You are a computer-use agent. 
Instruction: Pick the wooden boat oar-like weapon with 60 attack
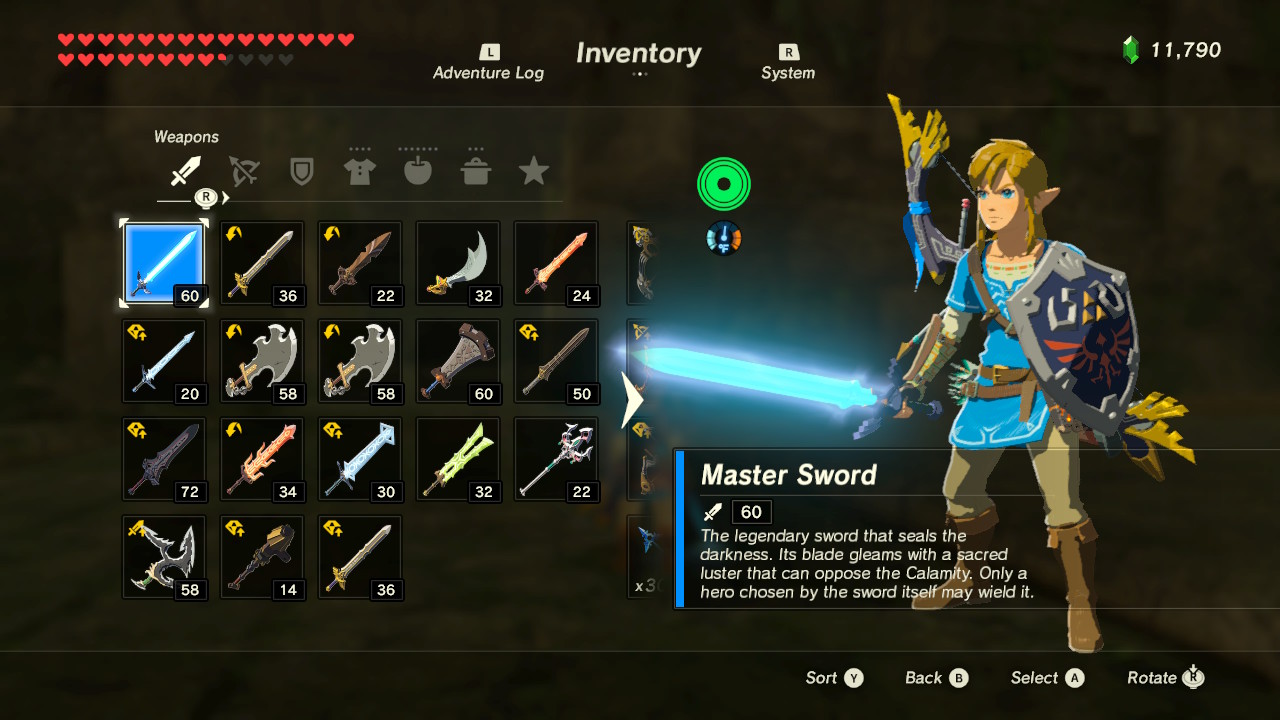[x=457, y=361]
